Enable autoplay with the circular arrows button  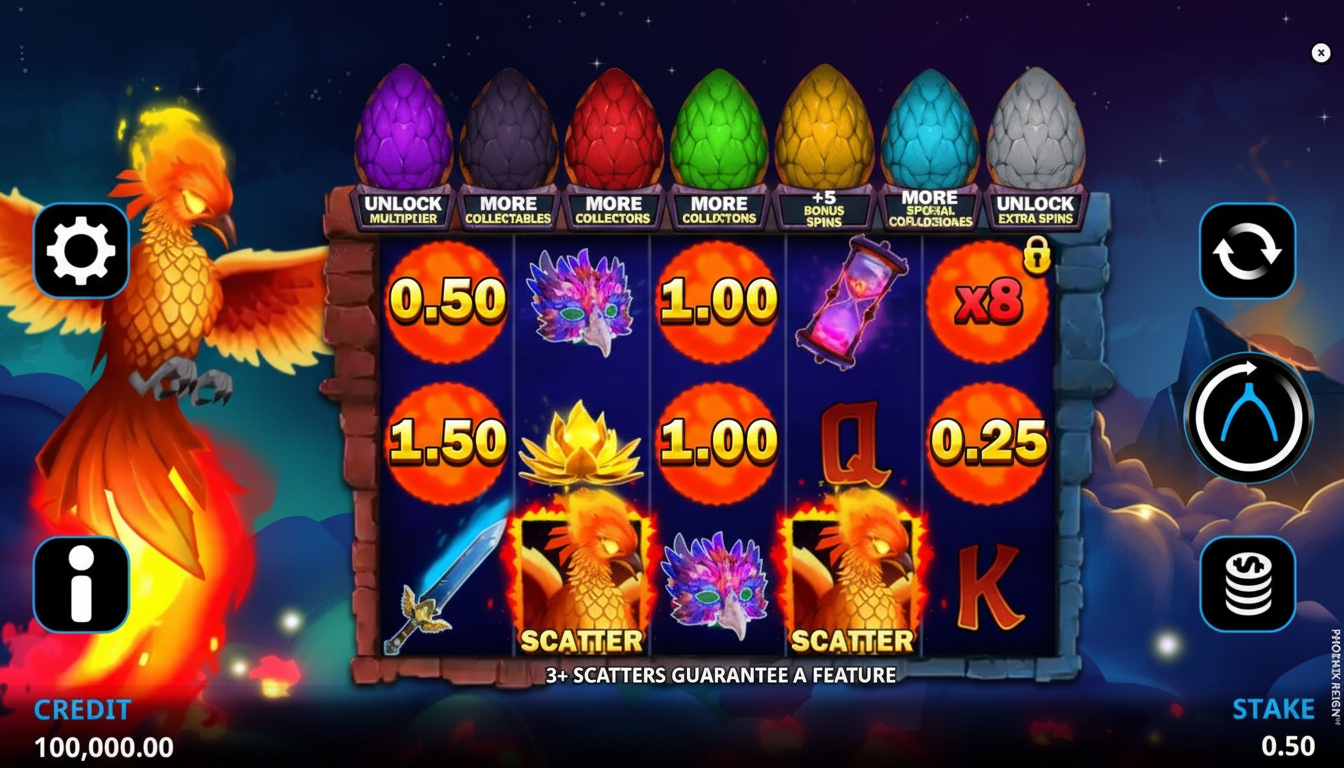[x=1247, y=251]
